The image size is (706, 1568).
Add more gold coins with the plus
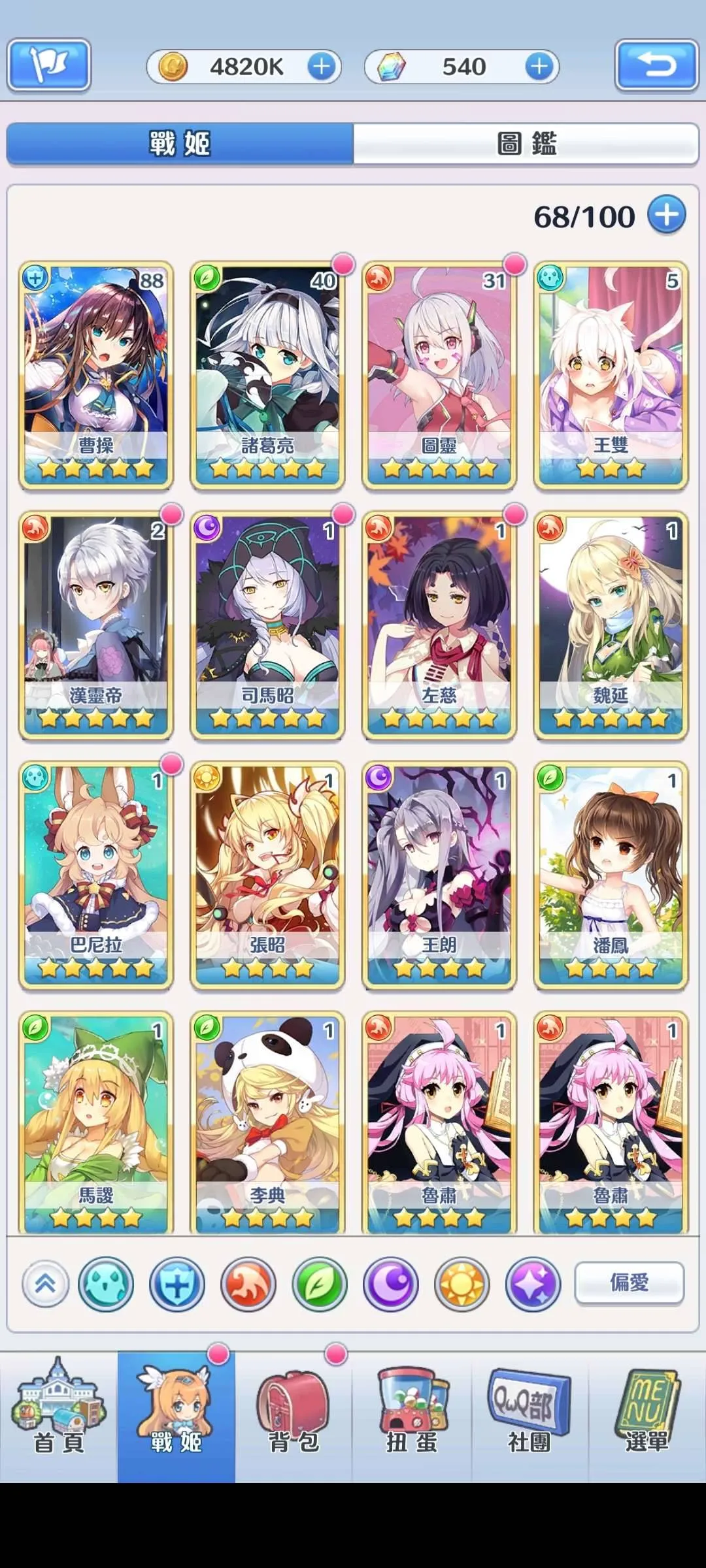[321, 67]
